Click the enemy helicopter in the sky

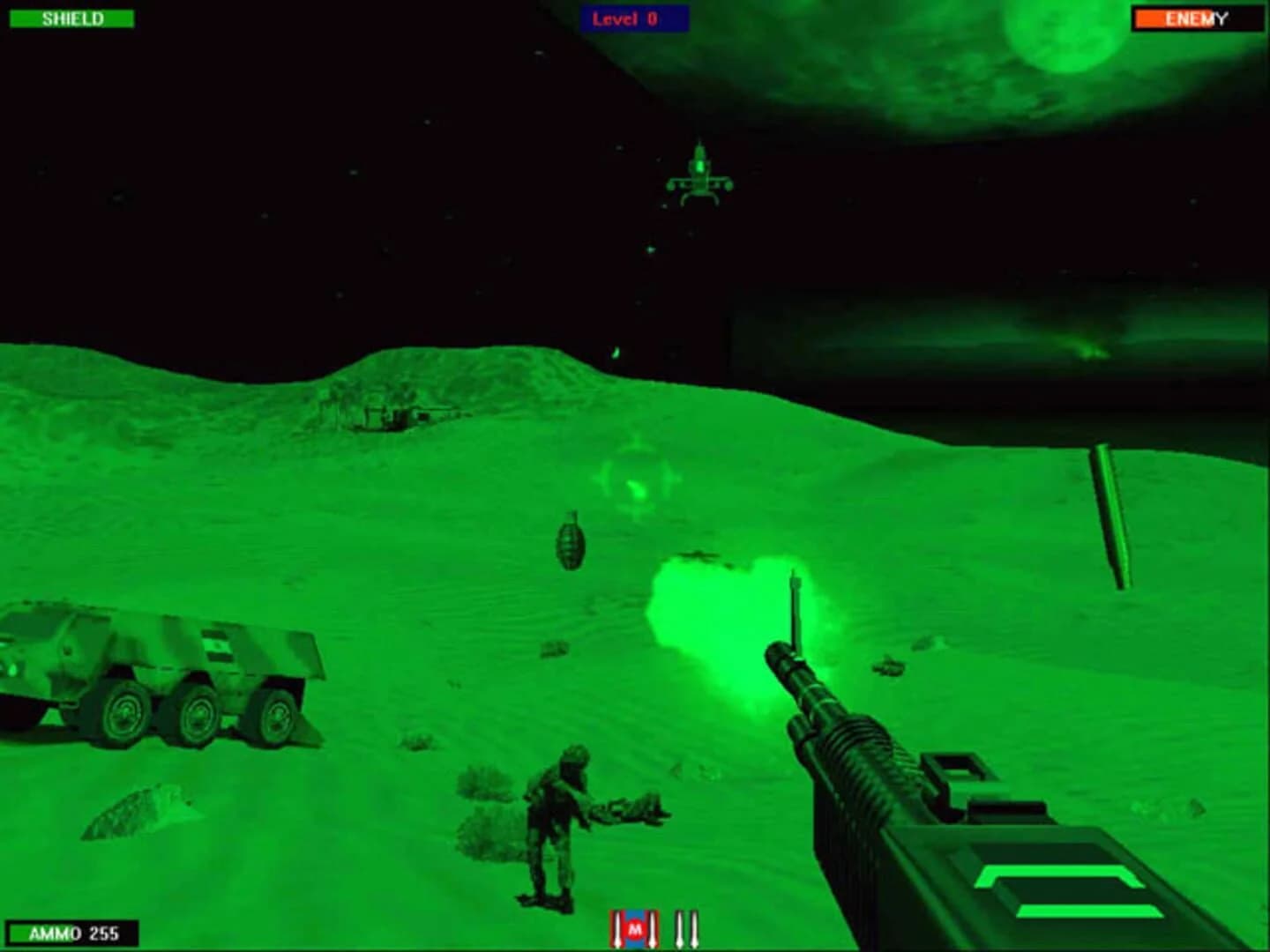701,176
